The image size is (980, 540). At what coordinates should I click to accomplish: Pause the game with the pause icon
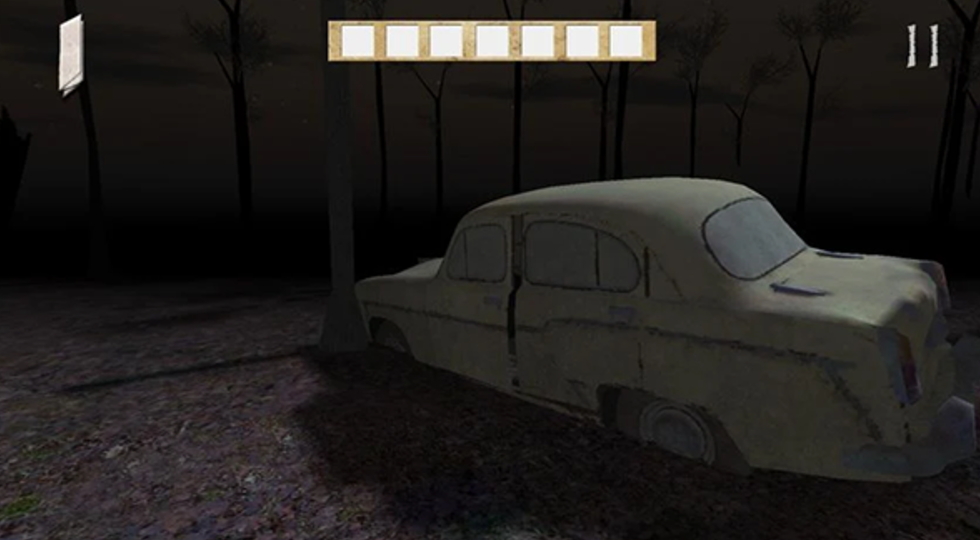923,47
